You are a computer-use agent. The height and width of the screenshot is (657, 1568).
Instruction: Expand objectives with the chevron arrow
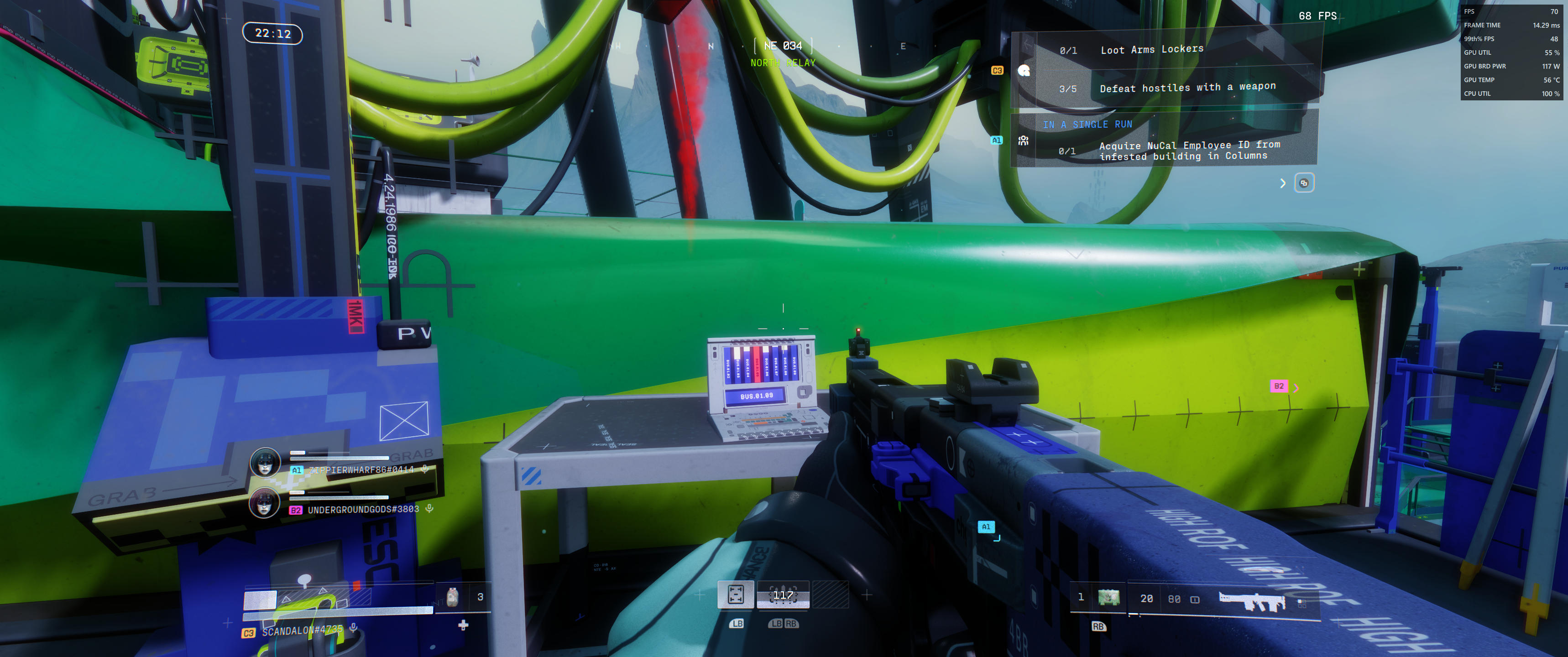[1282, 183]
